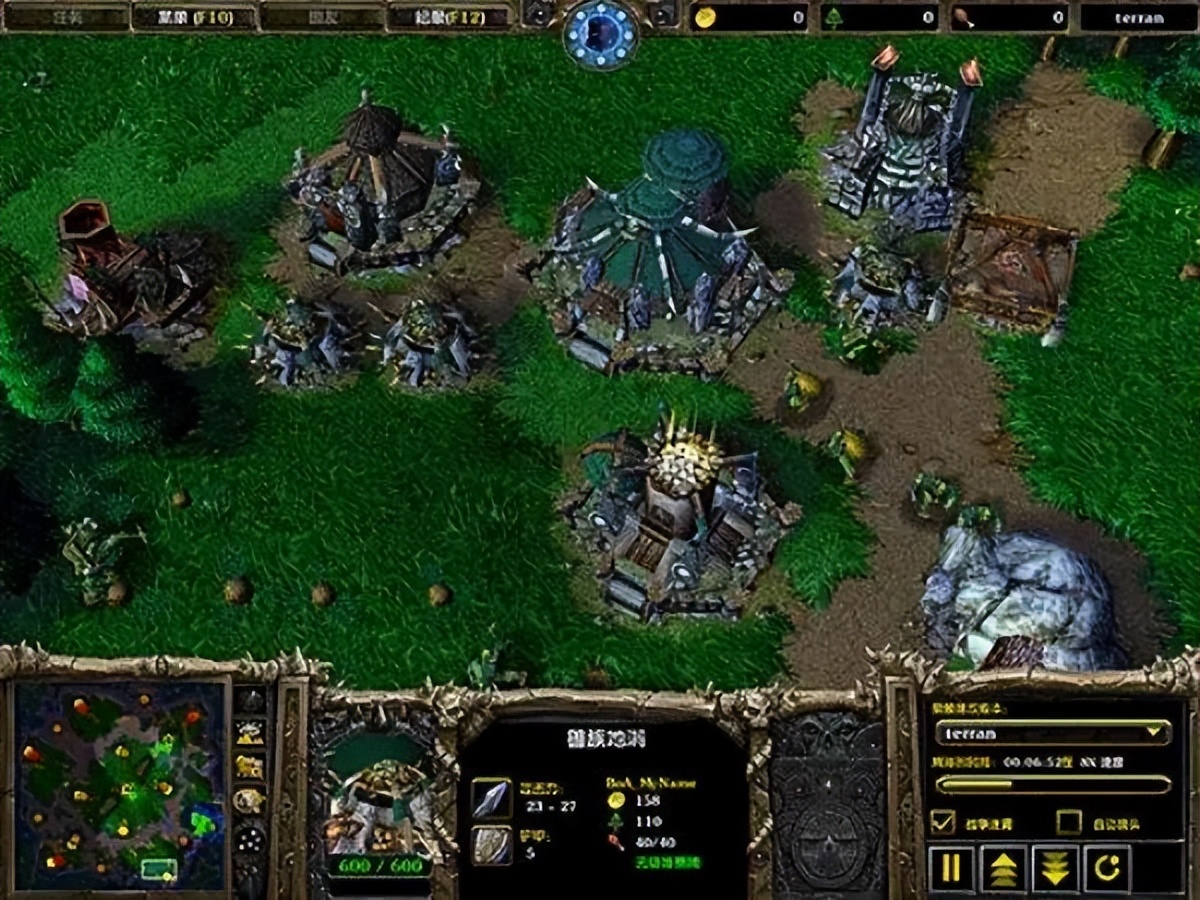Decrease replay speed with the down arrows
Image resolution: width=1200 pixels, height=900 pixels.
pyautogui.click(x=1055, y=868)
